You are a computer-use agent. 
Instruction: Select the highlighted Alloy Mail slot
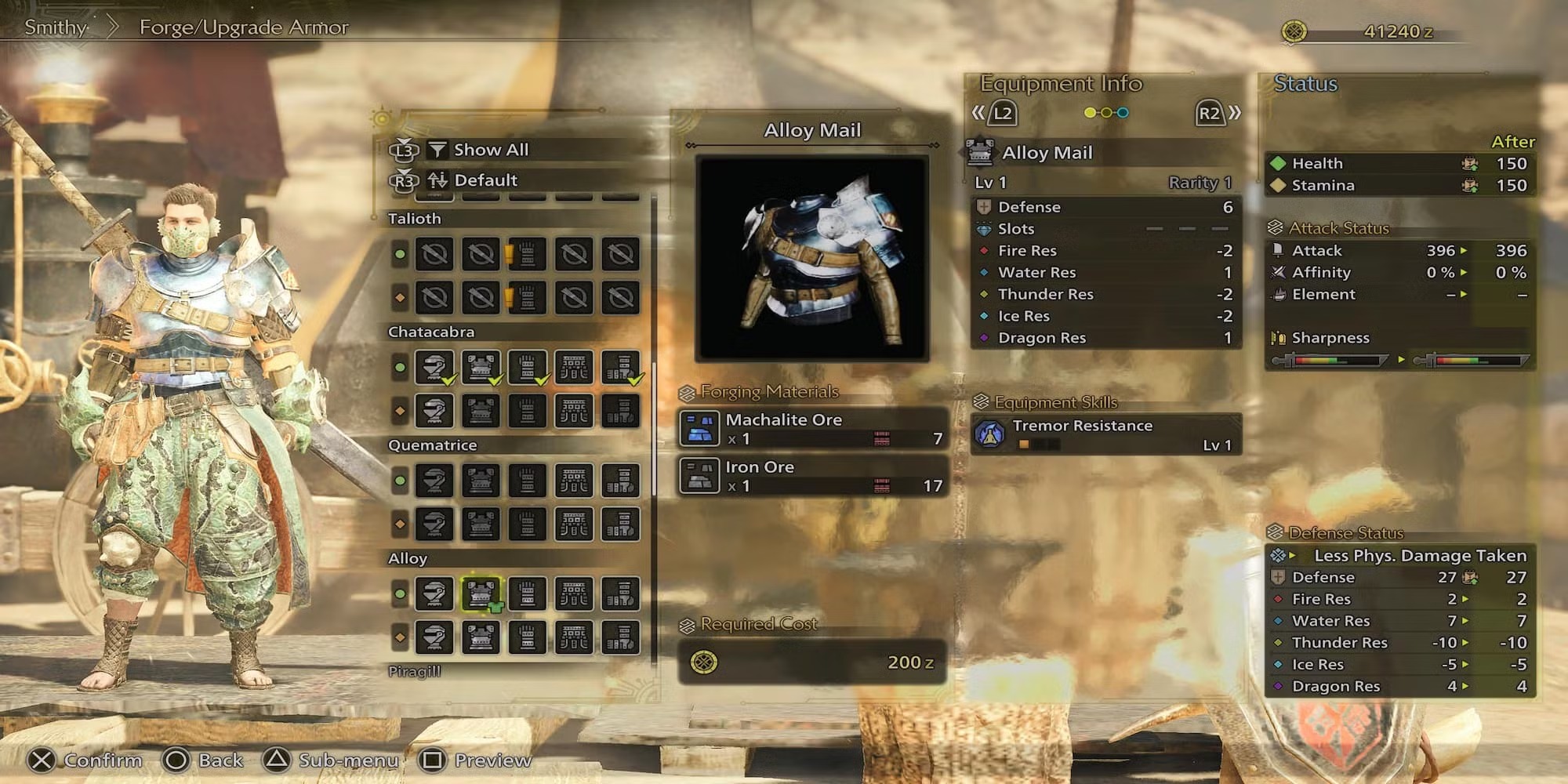coord(481,594)
